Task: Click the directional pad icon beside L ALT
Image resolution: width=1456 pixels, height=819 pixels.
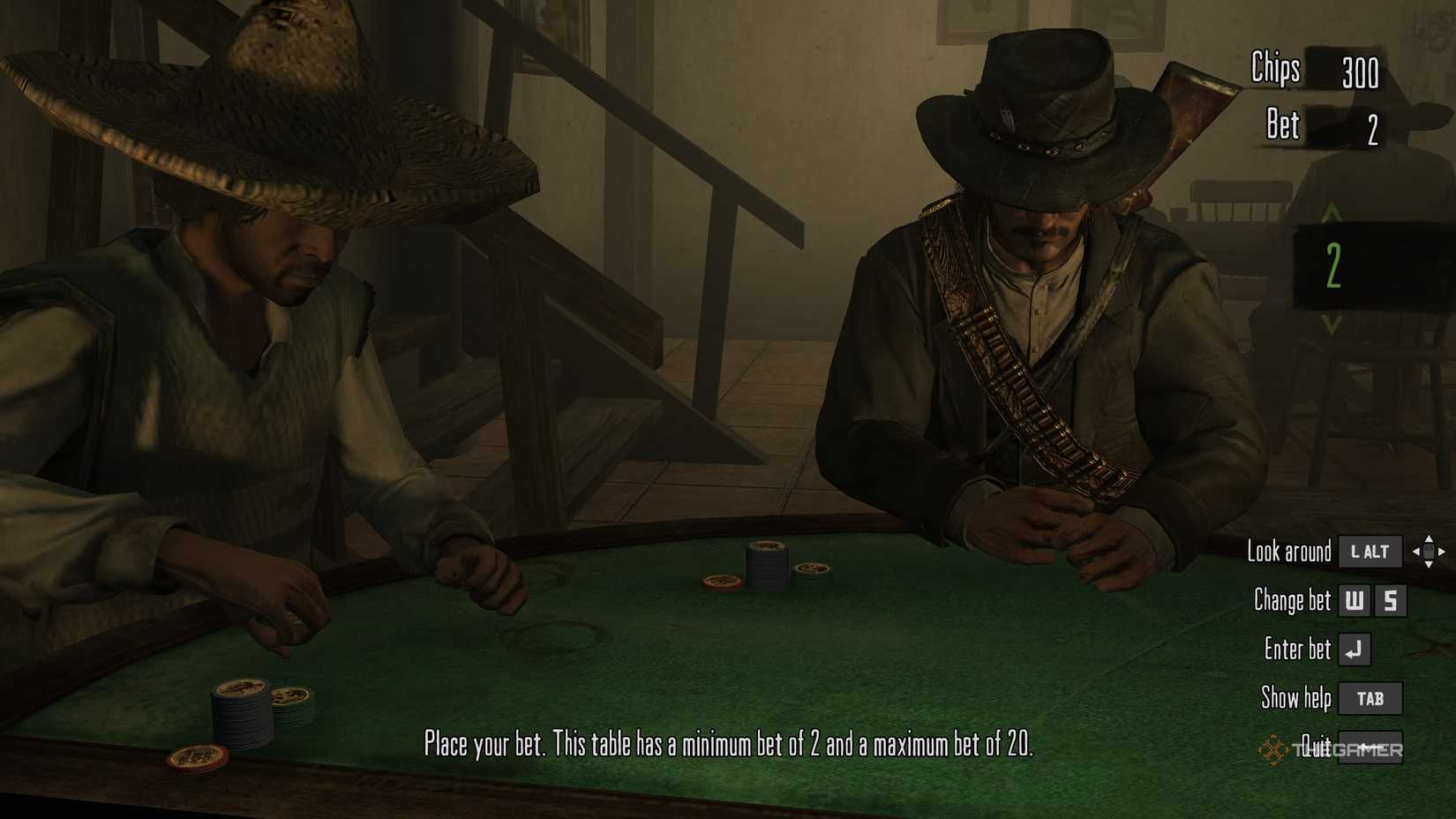Action: coord(1430,553)
